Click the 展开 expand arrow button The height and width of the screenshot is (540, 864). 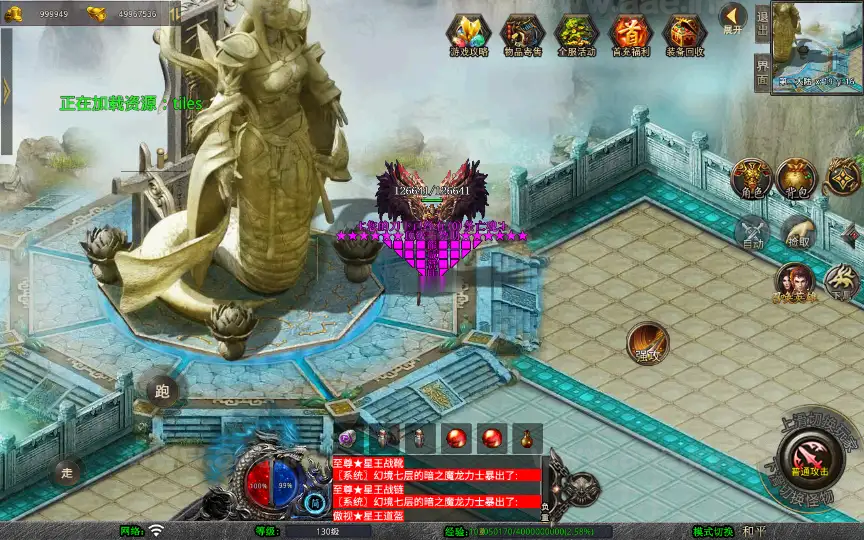pos(733,19)
